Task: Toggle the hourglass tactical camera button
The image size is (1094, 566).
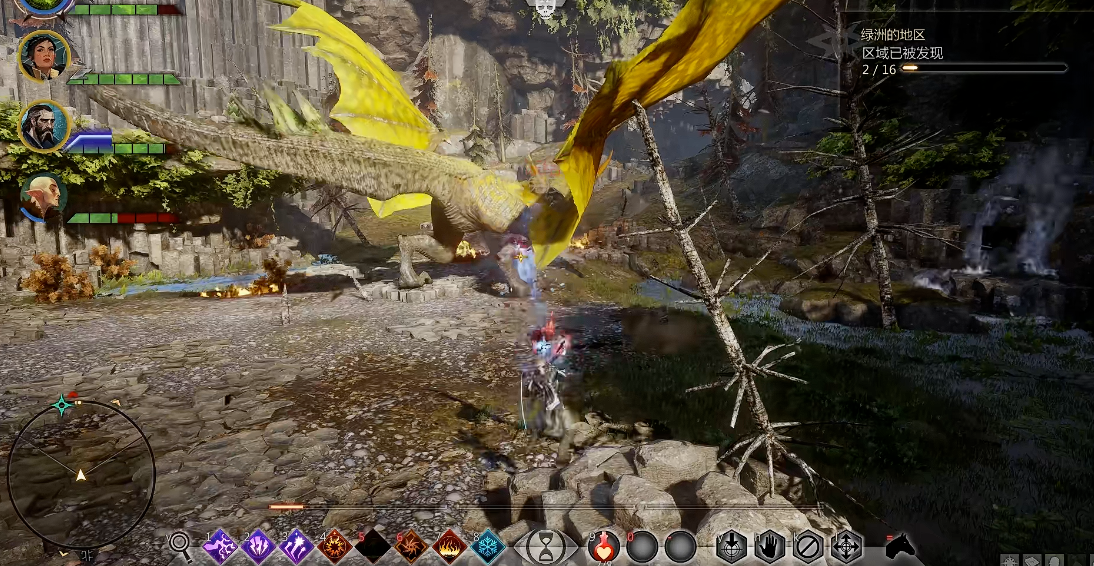Action: coord(546,547)
